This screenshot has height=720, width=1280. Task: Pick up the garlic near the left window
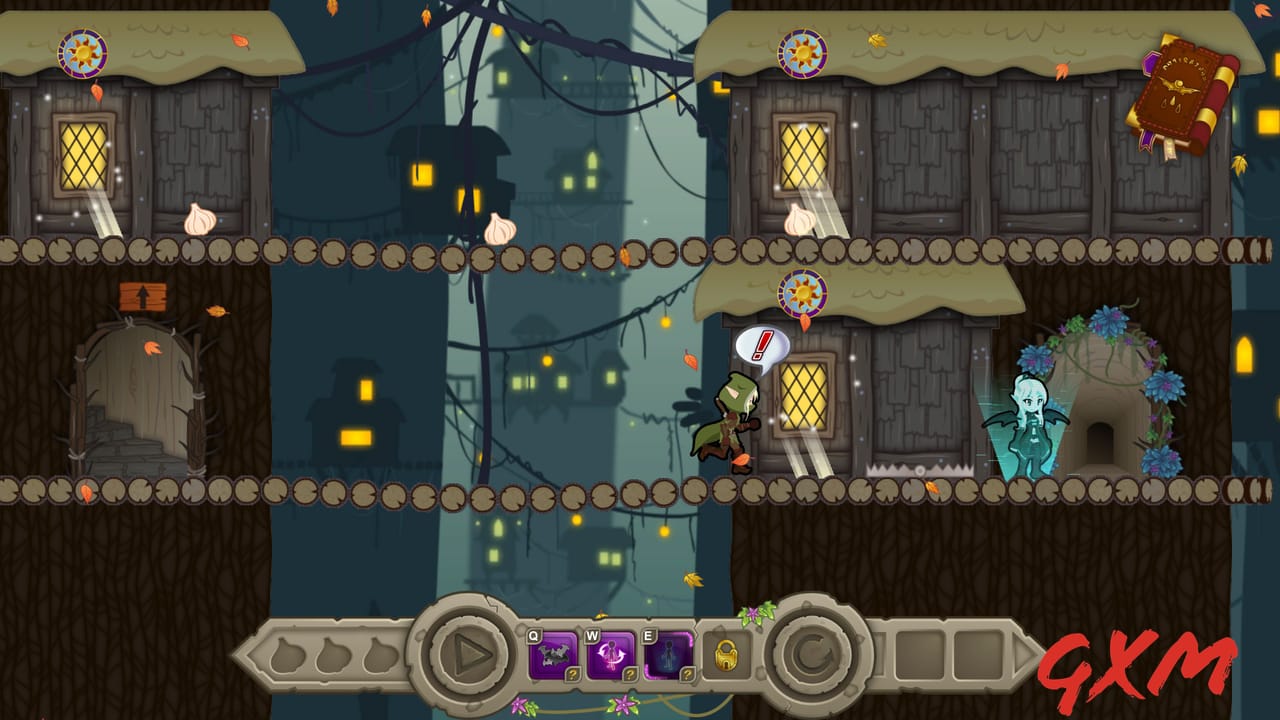click(x=200, y=219)
